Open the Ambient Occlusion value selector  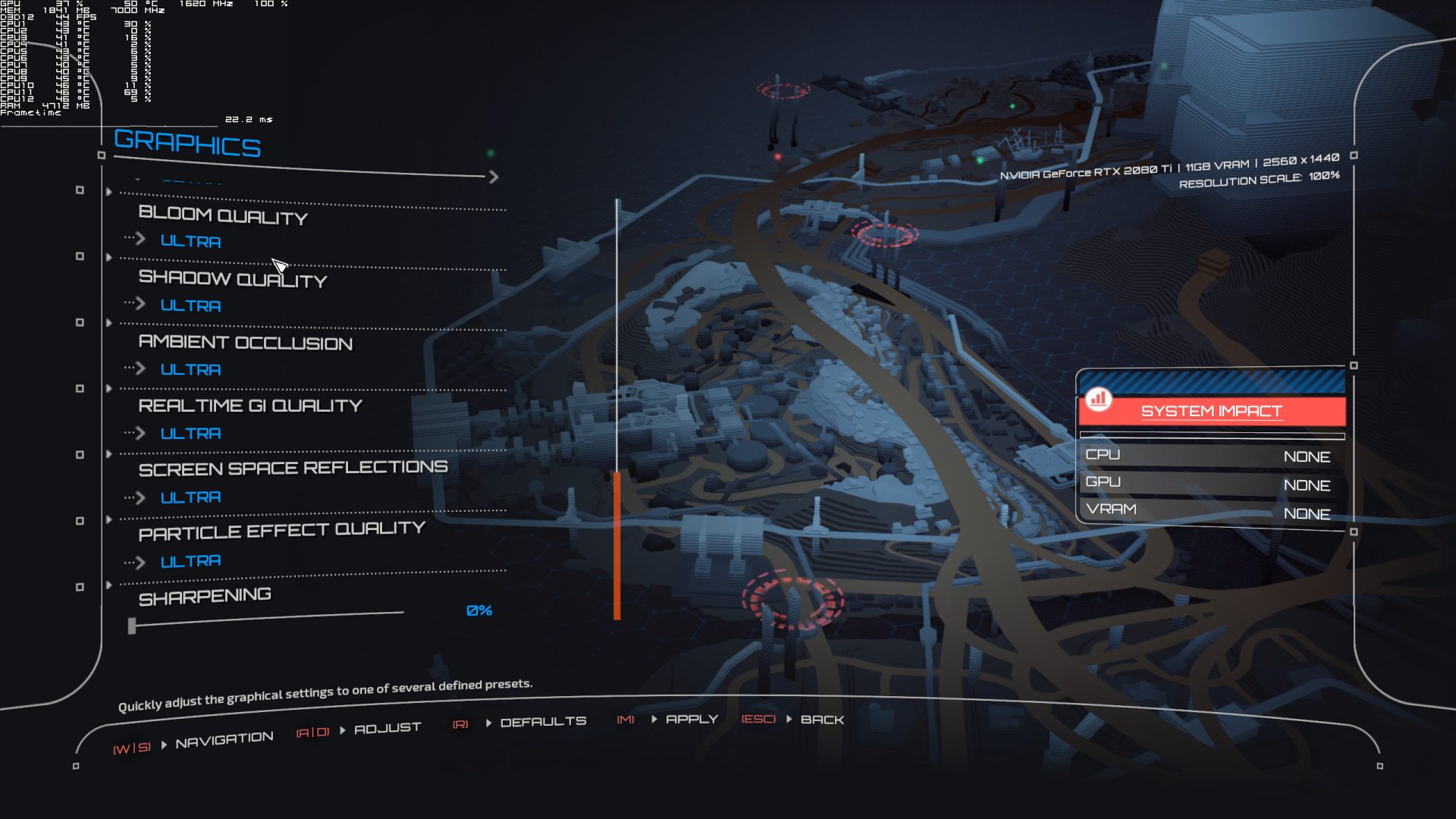coord(190,369)
